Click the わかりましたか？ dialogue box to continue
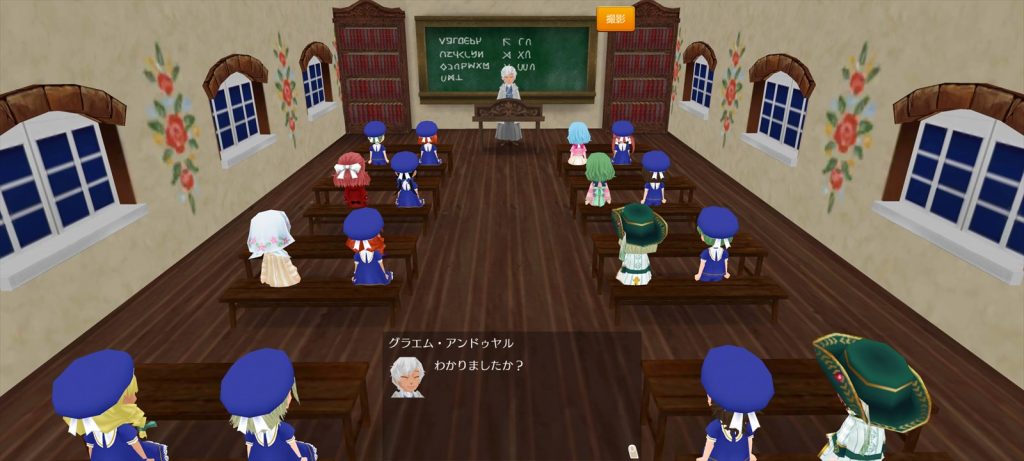The image size is (1024, 461). point(512,390)
